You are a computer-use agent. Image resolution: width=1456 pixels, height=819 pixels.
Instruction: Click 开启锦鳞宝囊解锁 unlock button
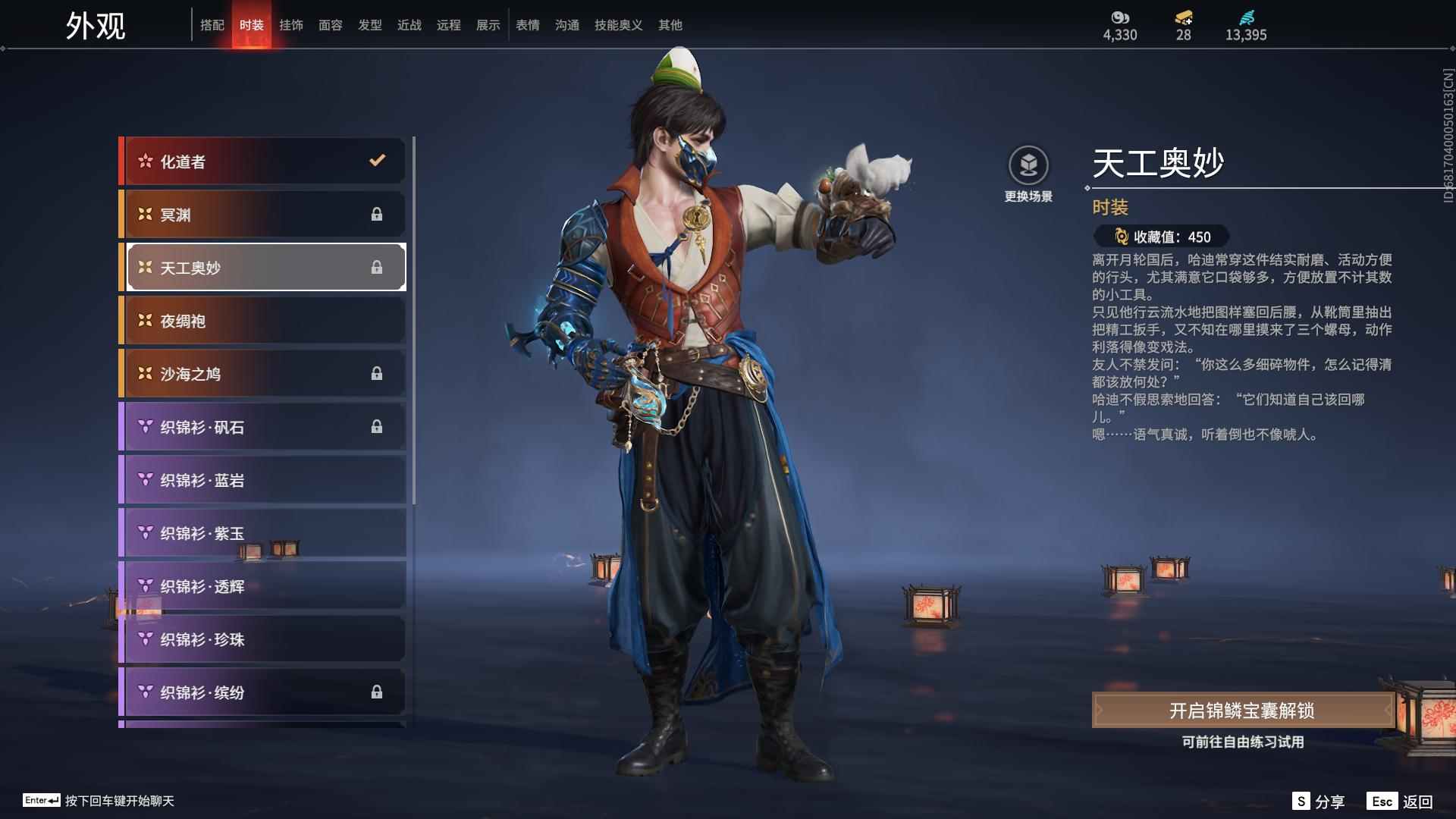[1241, 711]
